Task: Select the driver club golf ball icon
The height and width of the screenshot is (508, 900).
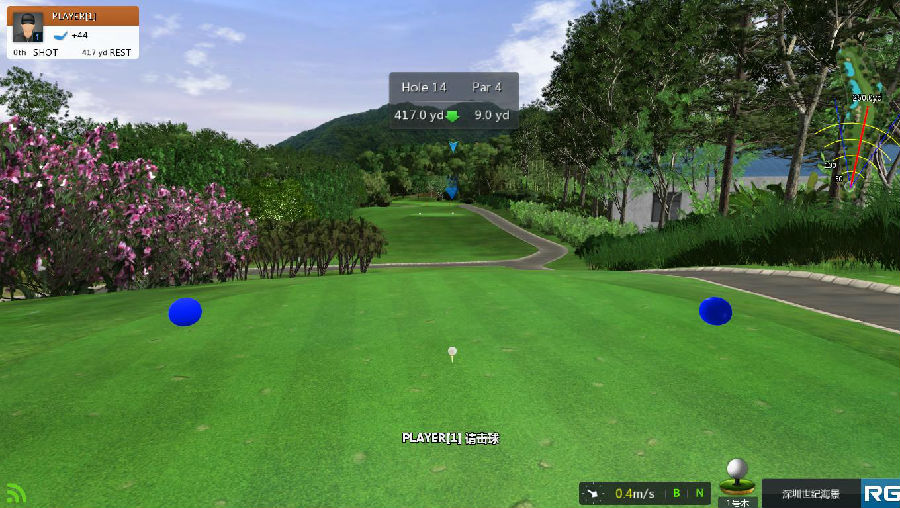Action: click(738, 475)
